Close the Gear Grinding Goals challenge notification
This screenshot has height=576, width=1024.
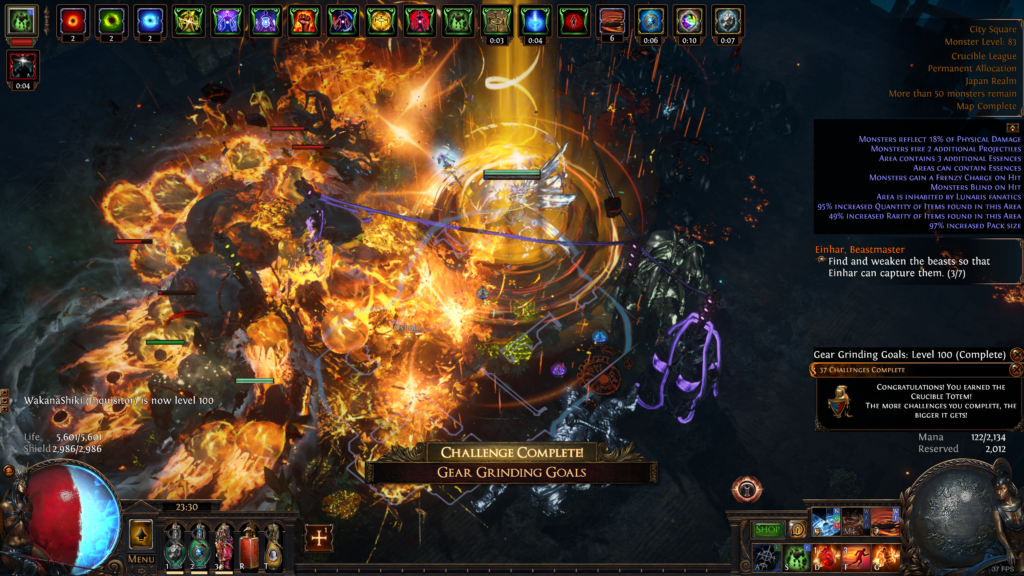[x=1016, y=354]
